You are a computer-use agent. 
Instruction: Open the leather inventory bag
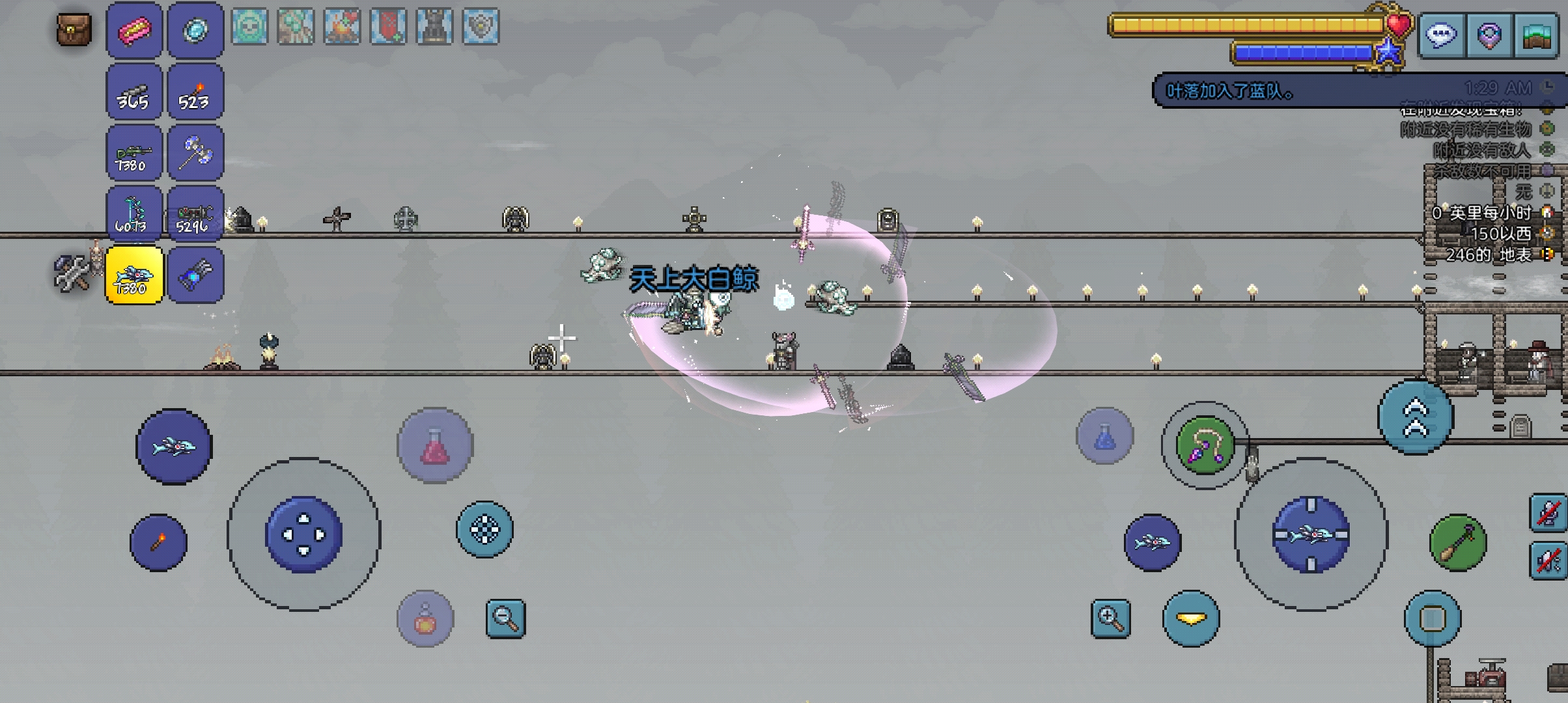pyautogui.click(x=74, y=30)
